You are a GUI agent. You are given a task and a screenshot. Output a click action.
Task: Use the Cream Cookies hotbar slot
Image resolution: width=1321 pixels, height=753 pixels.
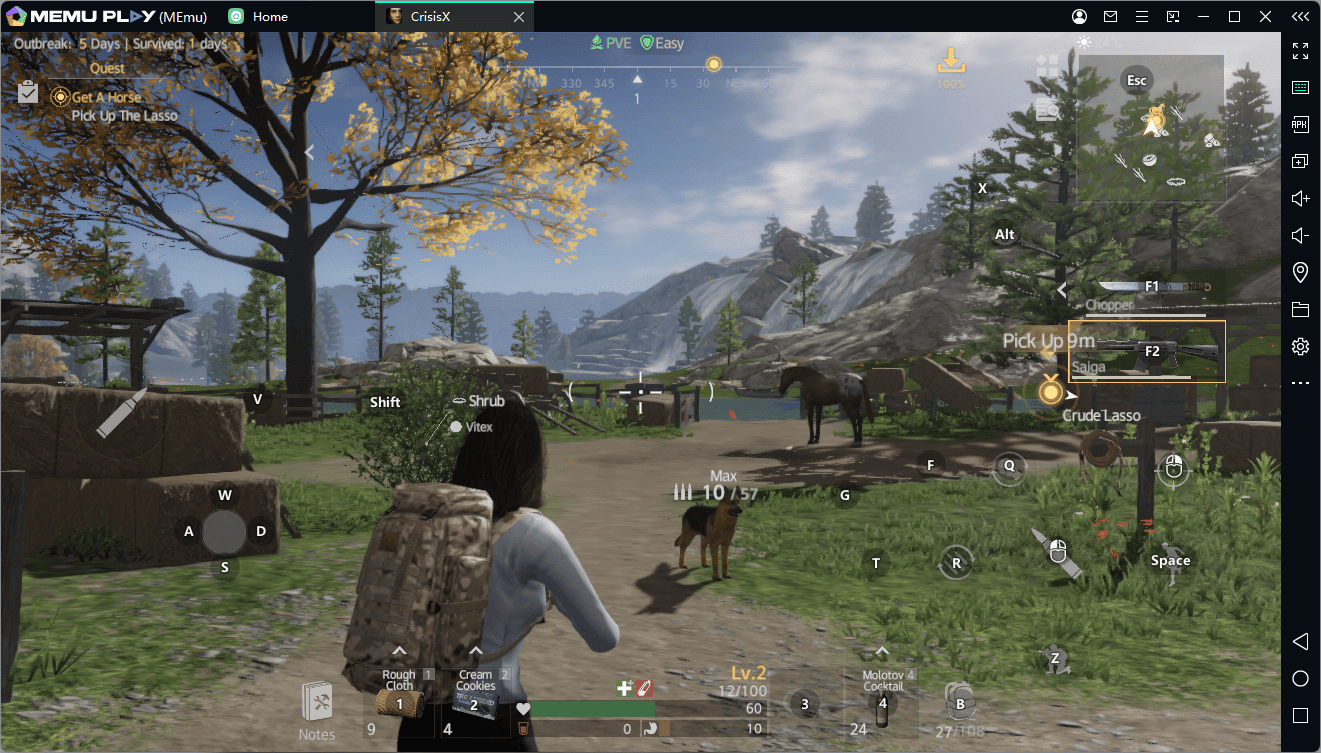pyautogui.click(x=474, y=703)
